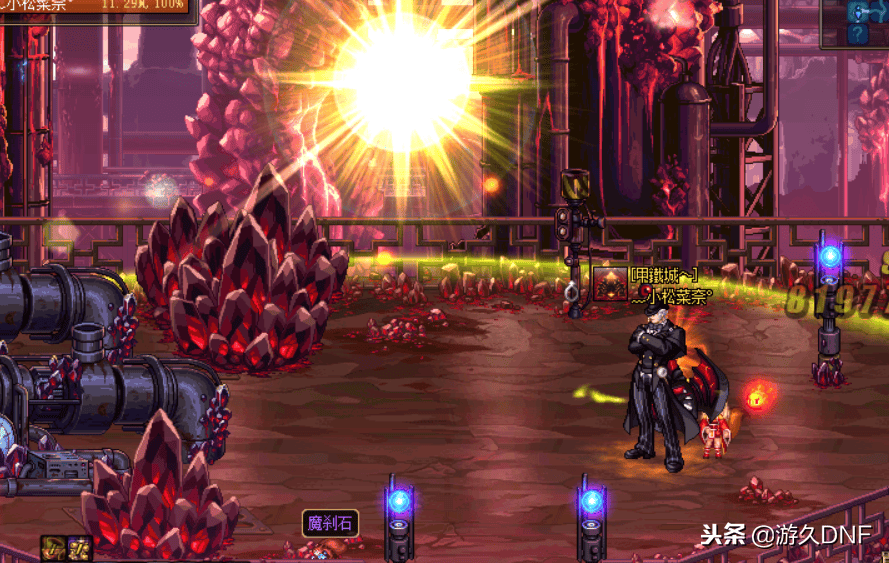Select the question mark room on minimap

(x=858, y=34)
